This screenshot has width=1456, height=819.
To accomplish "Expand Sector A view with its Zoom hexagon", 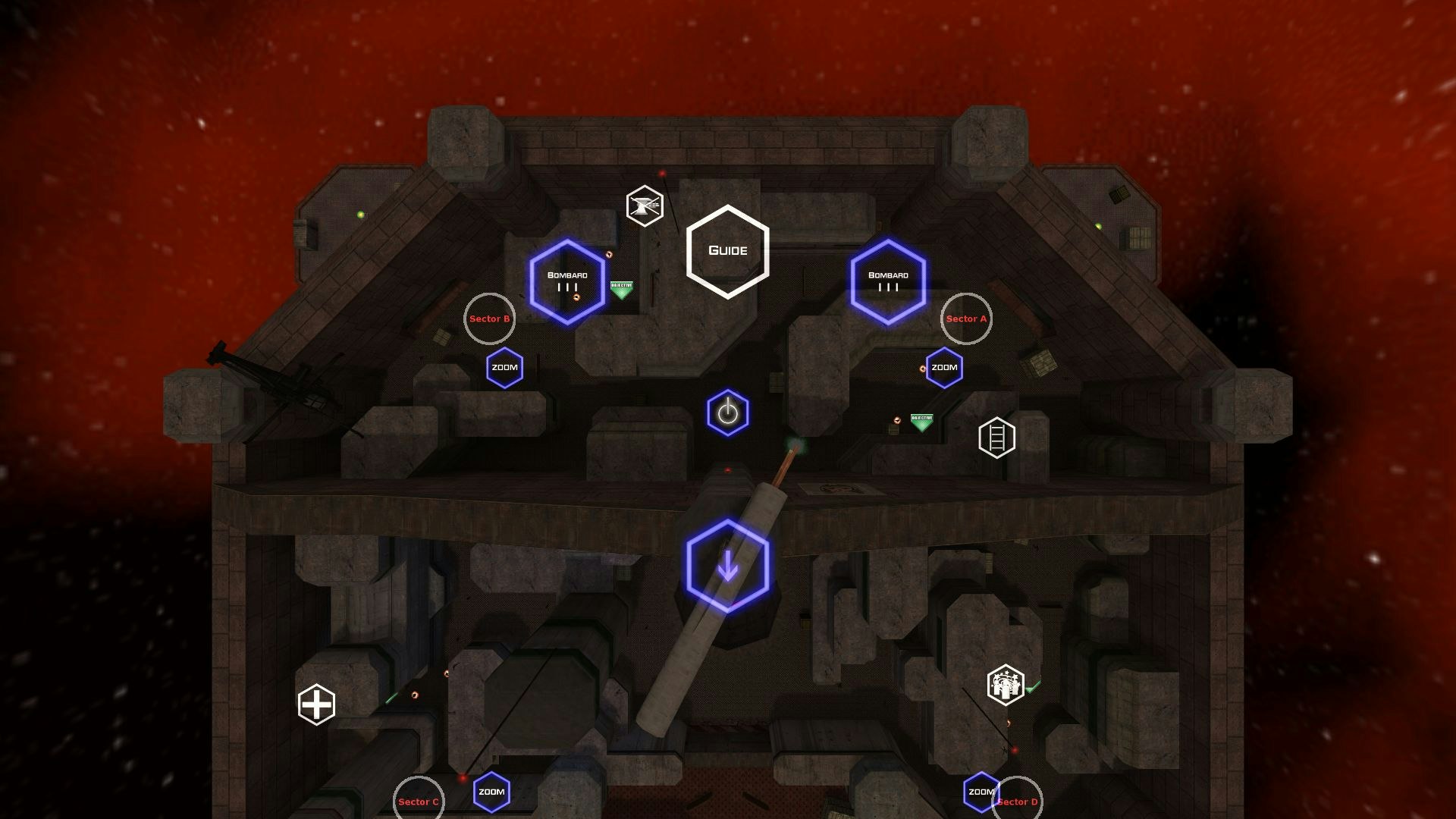I will click(944, 367).
